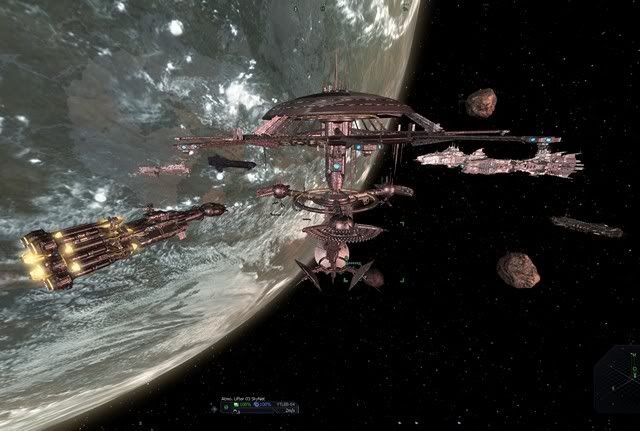The width and height of the screenshot is (640, 431).
Task: Select the target info status panel
Action: (x=260, y=402)
